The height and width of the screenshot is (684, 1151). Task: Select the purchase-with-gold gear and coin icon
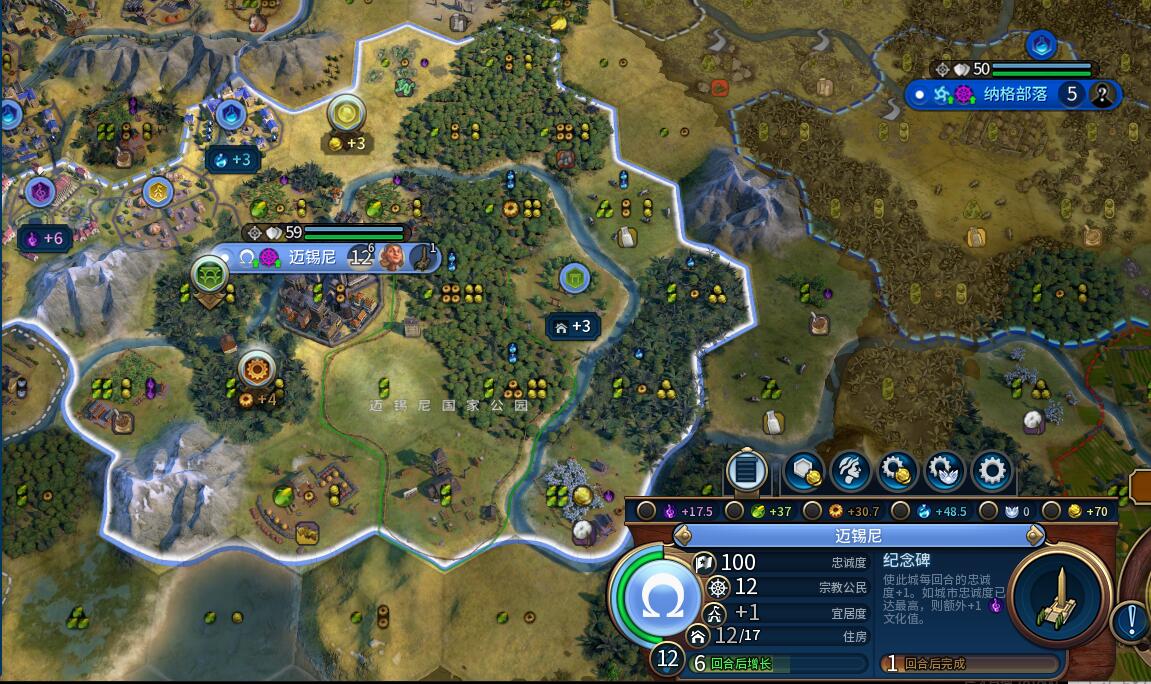[898, 471]
